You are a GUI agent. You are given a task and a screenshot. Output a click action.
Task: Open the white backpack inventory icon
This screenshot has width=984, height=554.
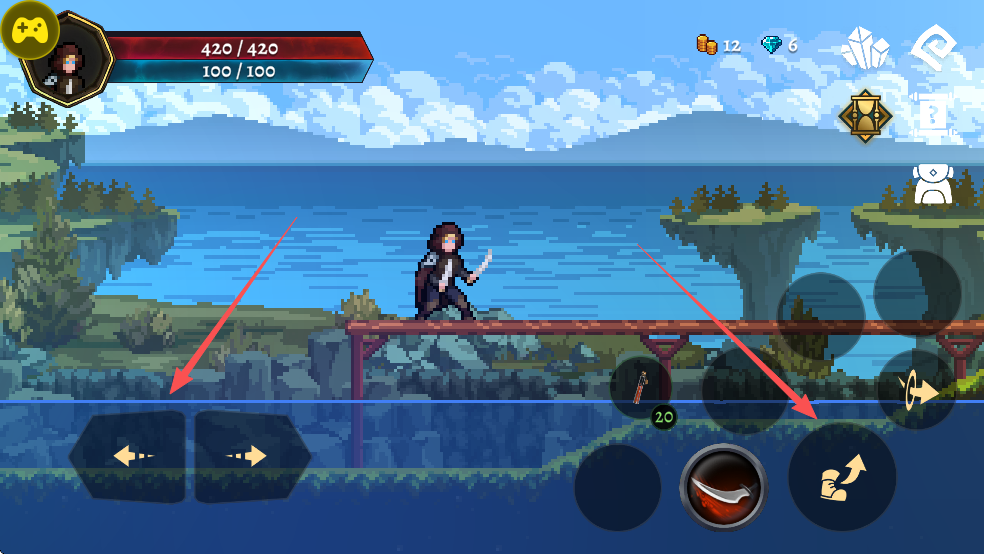pyautogui.click(x=932, y=185)
